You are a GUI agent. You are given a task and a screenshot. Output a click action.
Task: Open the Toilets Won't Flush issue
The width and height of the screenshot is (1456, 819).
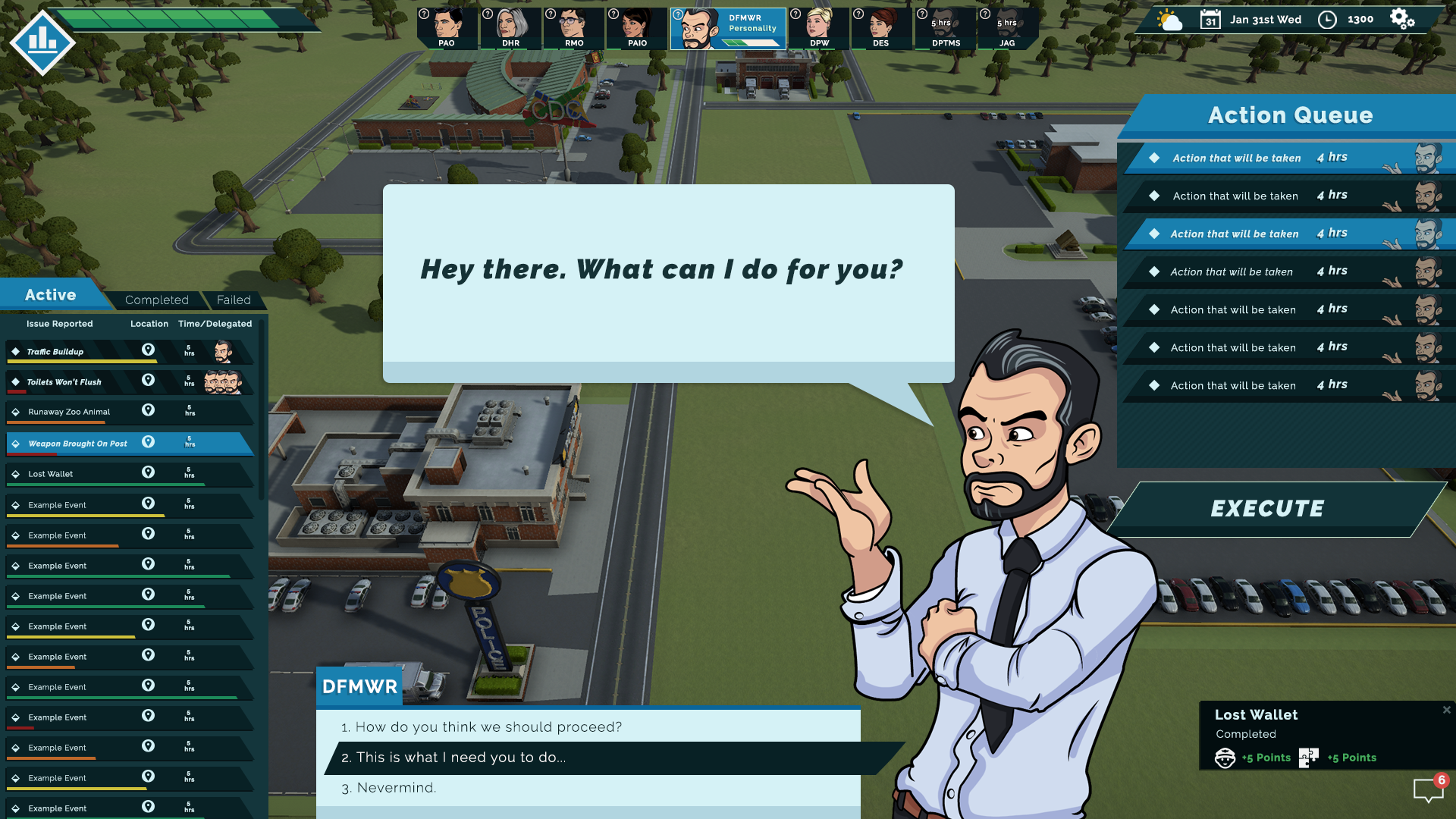click(64, 382)
